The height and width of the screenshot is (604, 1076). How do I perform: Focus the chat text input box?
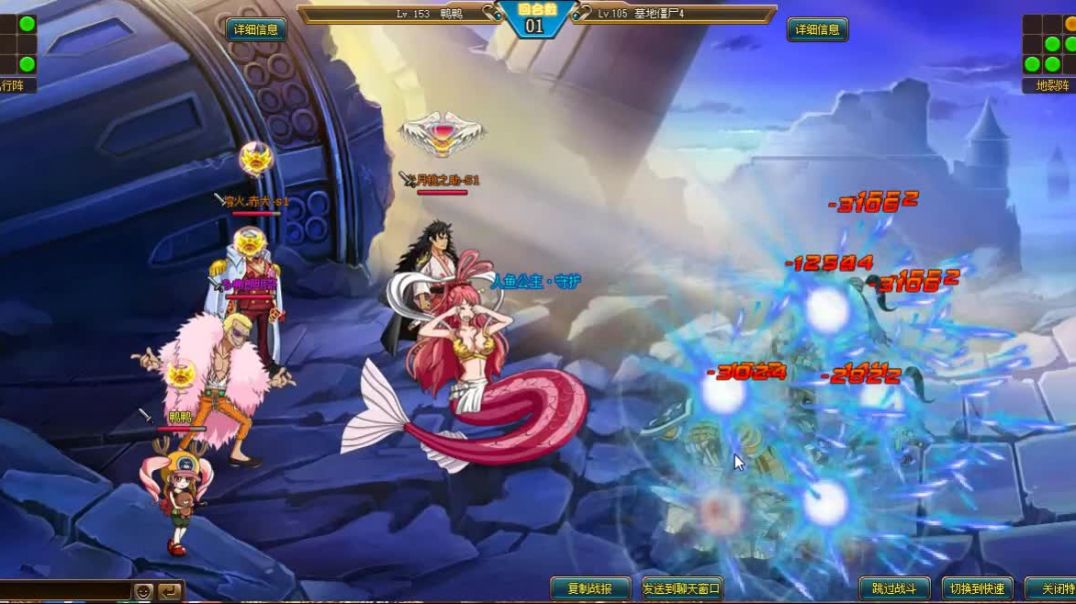[x=65, y=591]
